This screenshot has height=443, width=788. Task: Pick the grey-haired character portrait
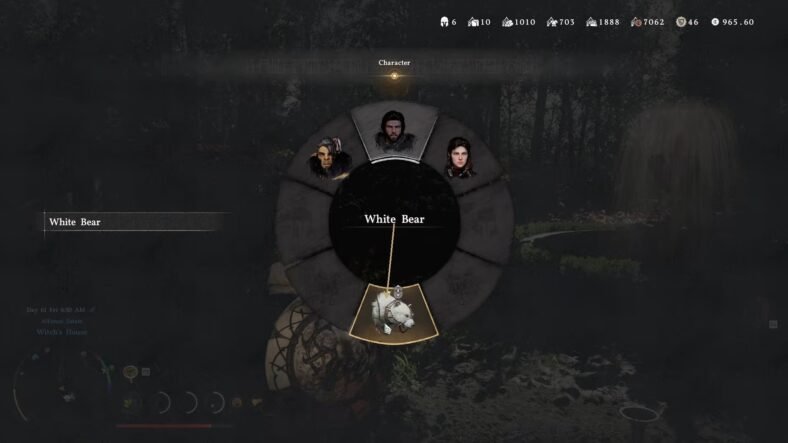tap(328, 159)
